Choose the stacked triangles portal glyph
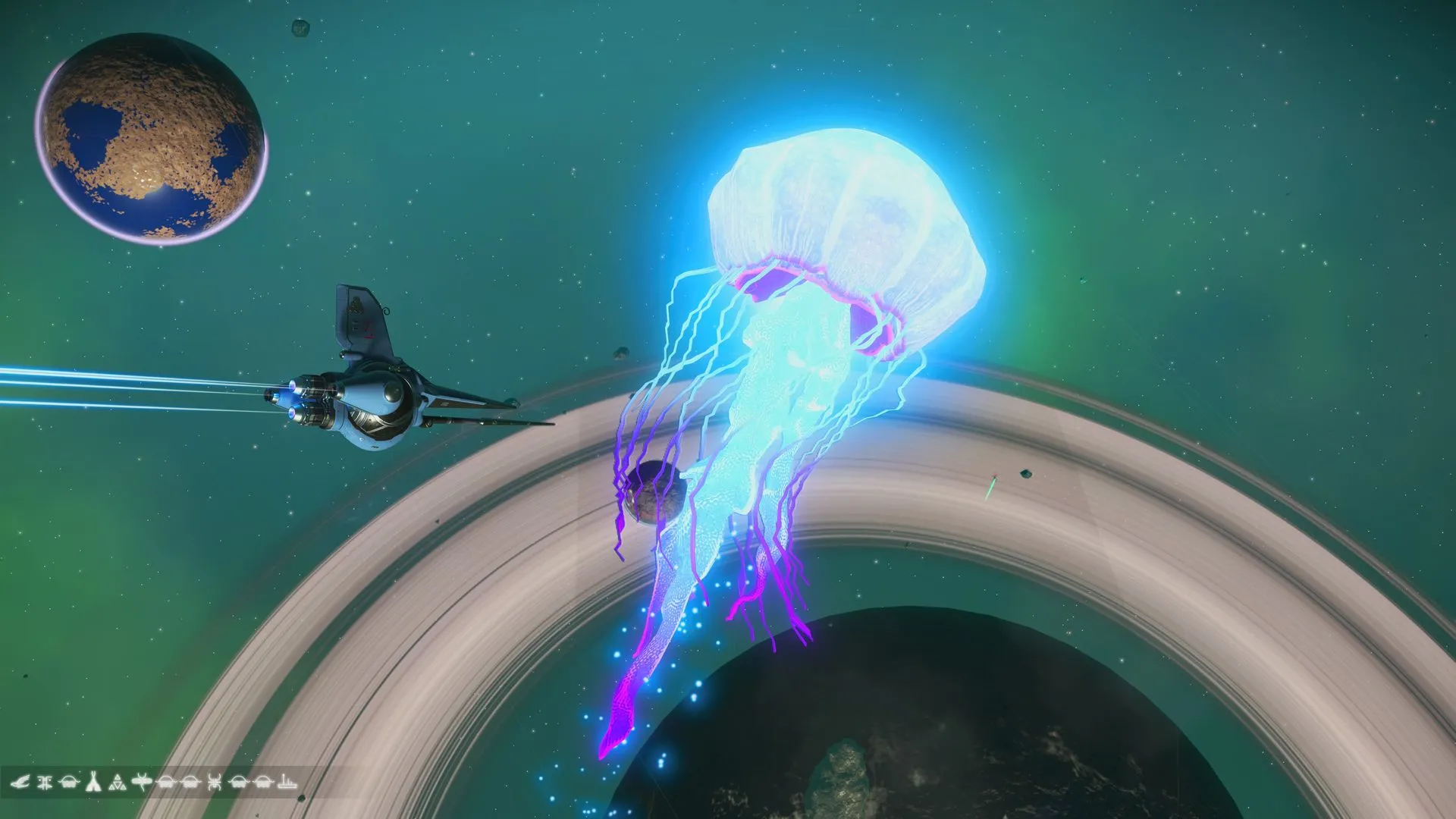This screenshot has width=1456, height=819. pos(118,783)
